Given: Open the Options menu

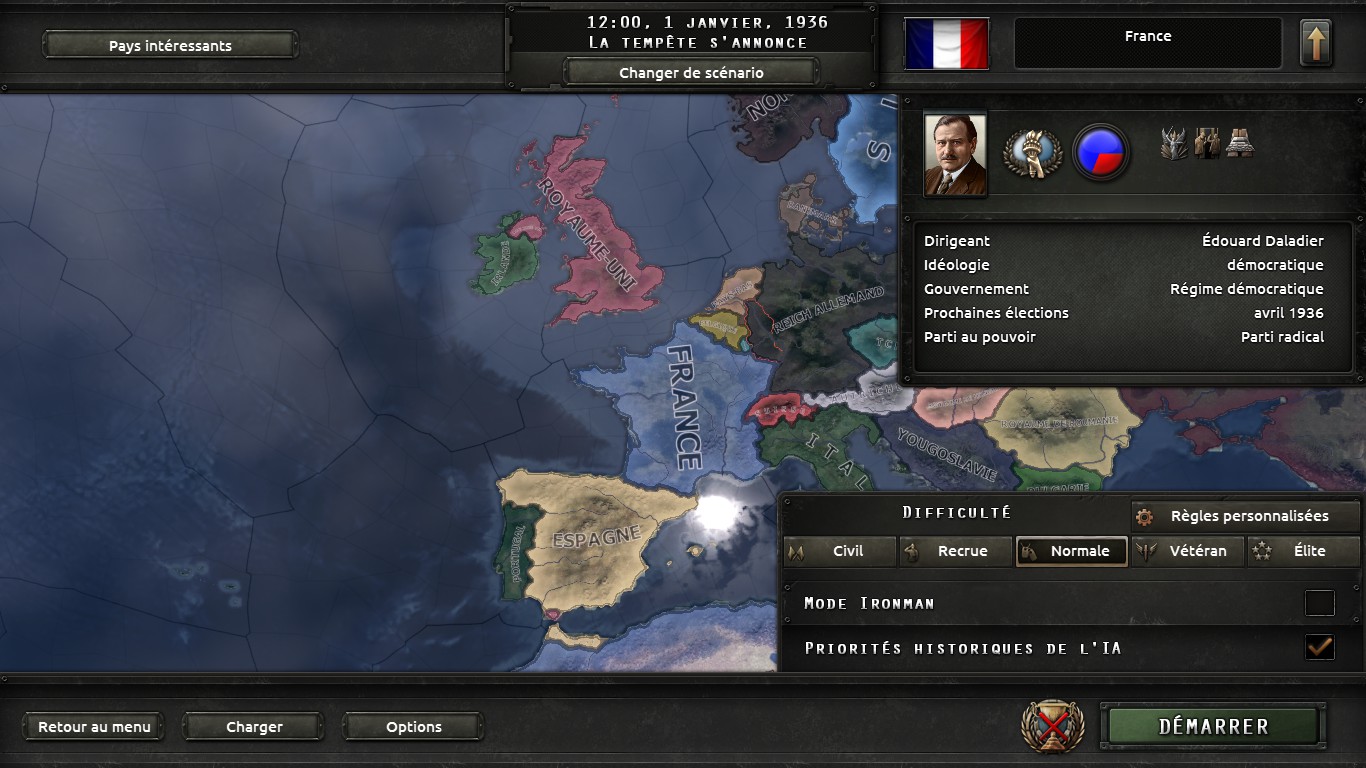Looking at the screenshot, I should [x=413, y=727].
